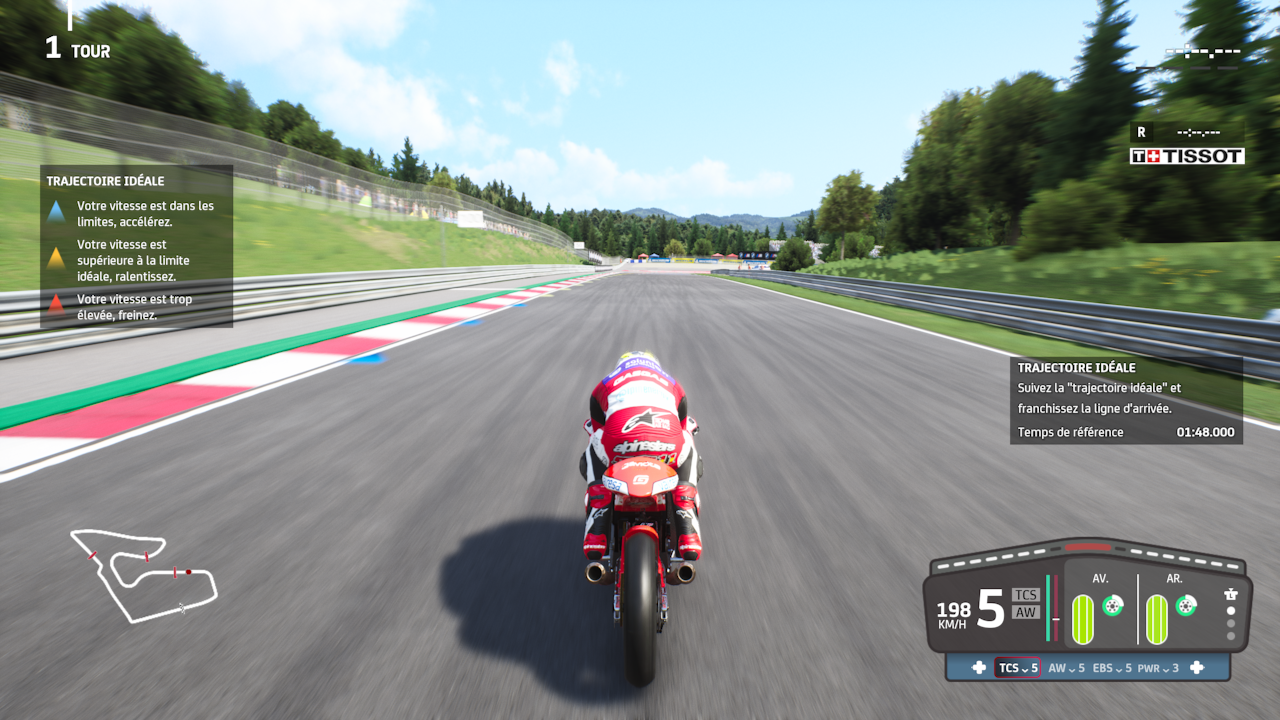Screen dimensions: 1280x720
Task: Open the Trajectoire idéale objective panel
Action: [1126, 400]
